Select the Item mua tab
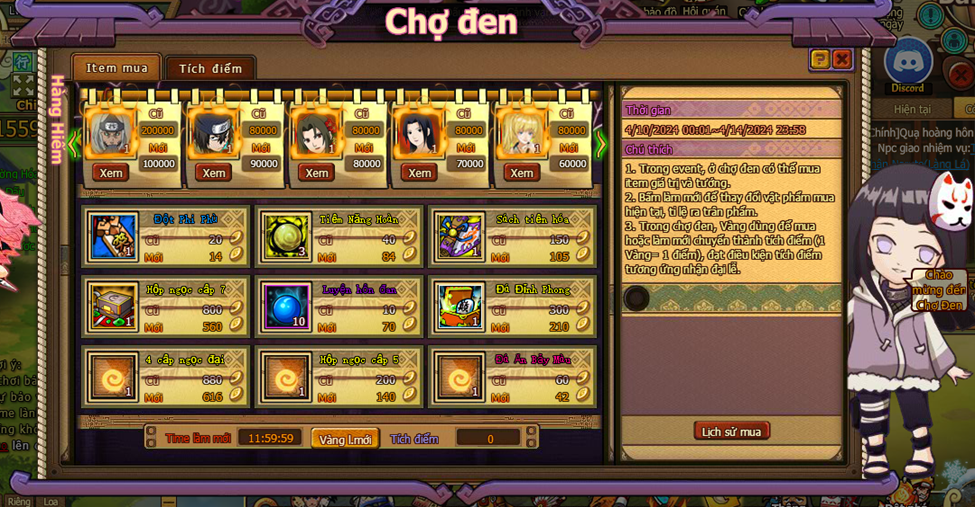 117,68
